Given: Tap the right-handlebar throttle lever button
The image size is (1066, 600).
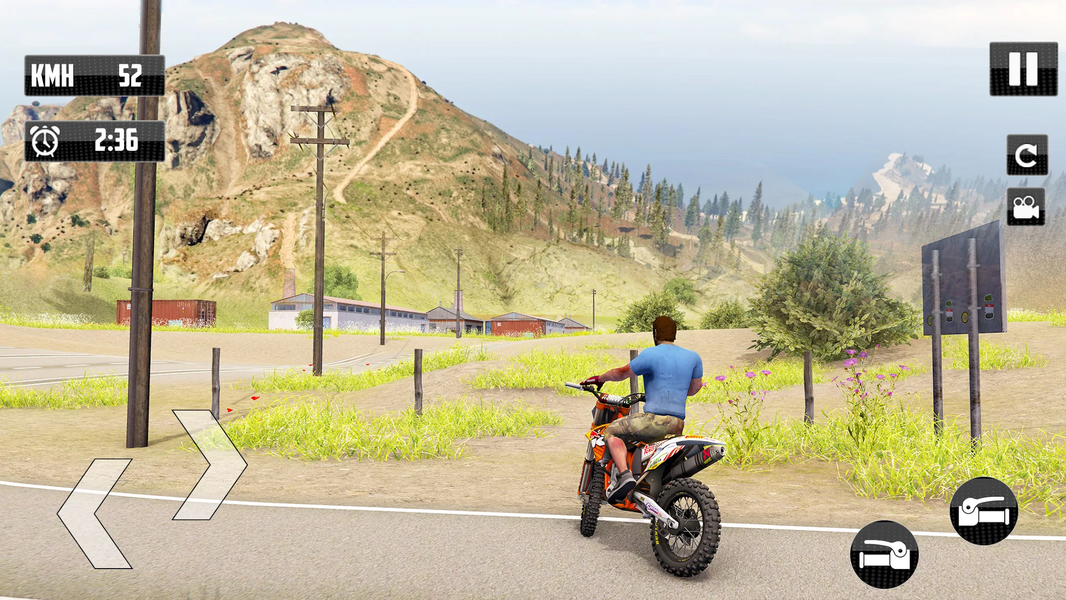Looking at the screenshot, I should click(x=983, y=510).
